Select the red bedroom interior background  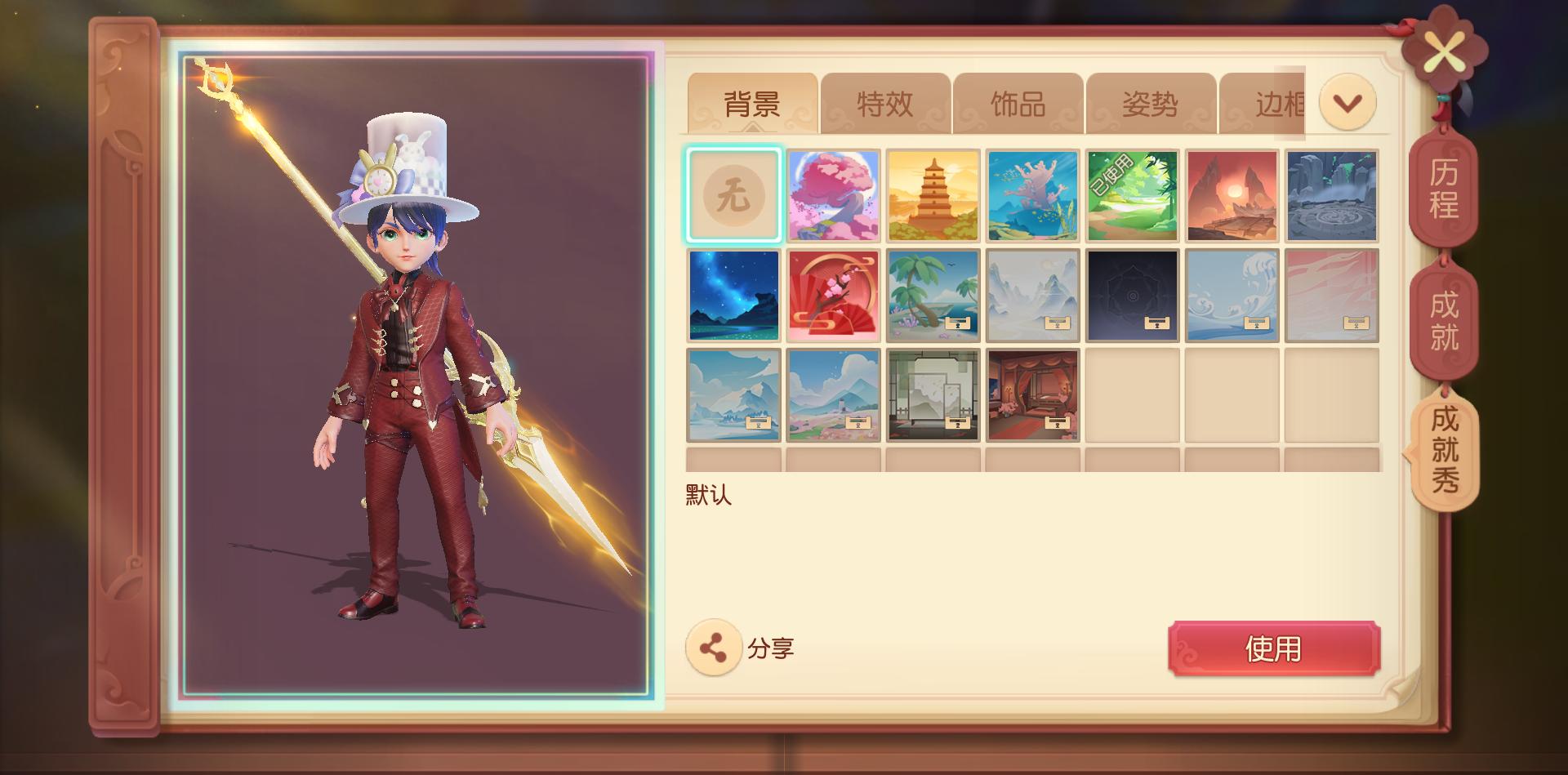point(1032,394)
